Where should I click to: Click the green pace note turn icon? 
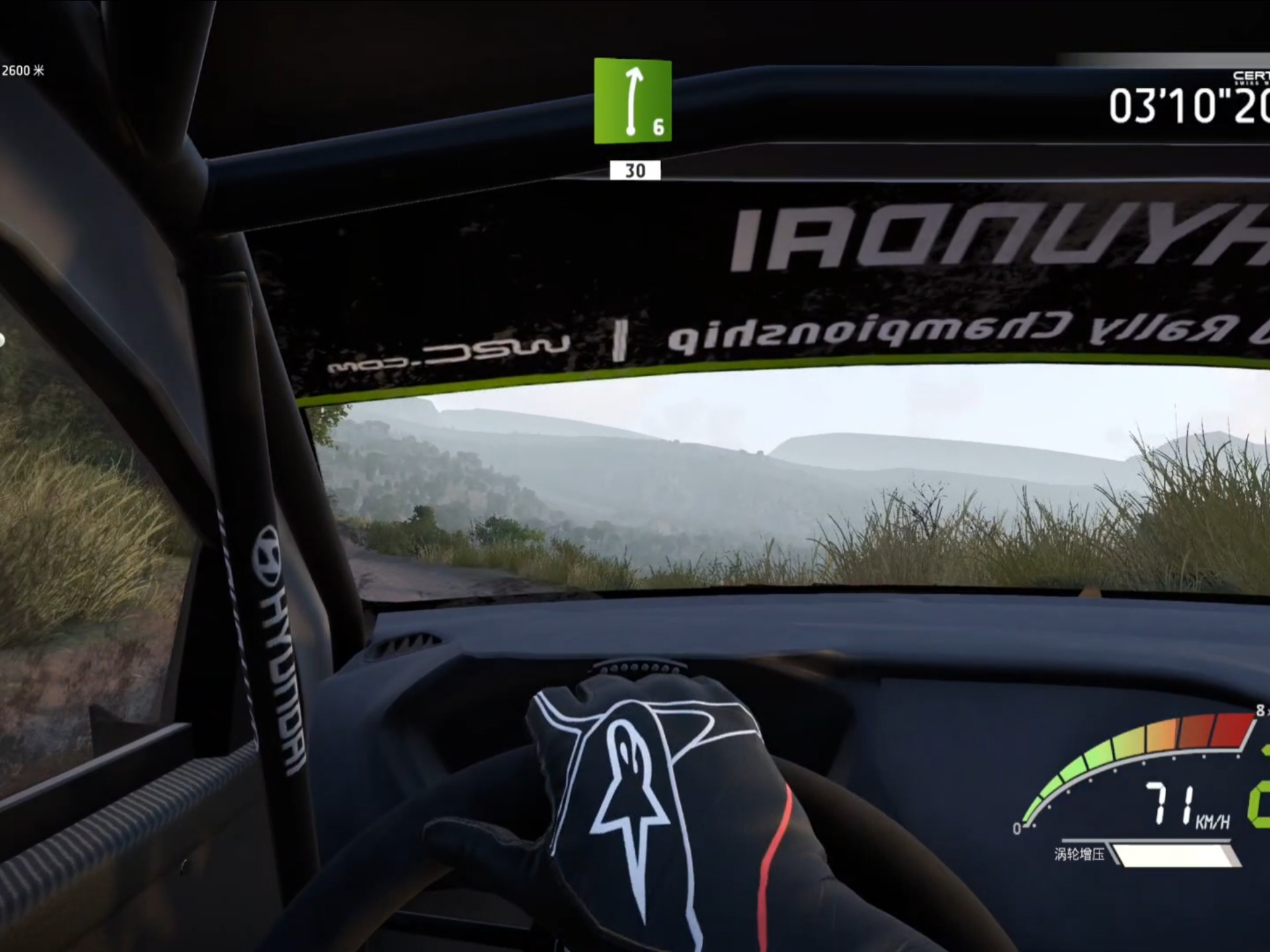[632, 100]
